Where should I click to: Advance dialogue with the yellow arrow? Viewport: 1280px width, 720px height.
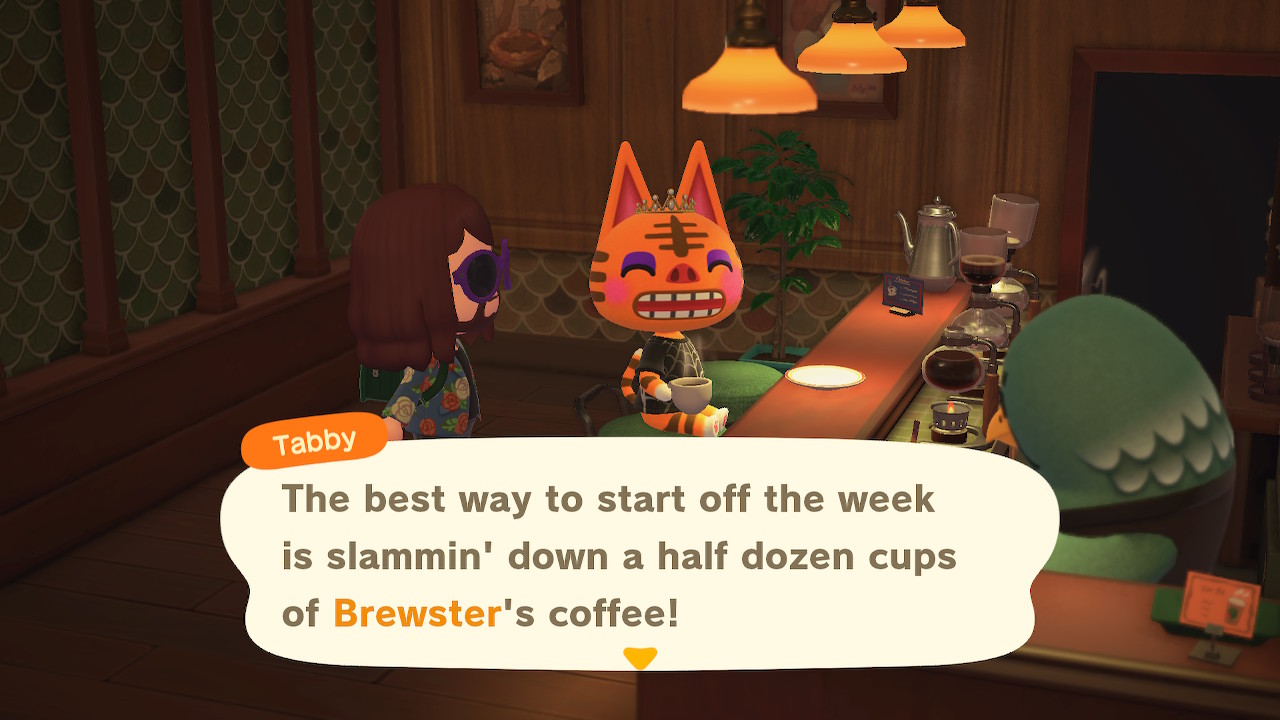click(640, 657)
